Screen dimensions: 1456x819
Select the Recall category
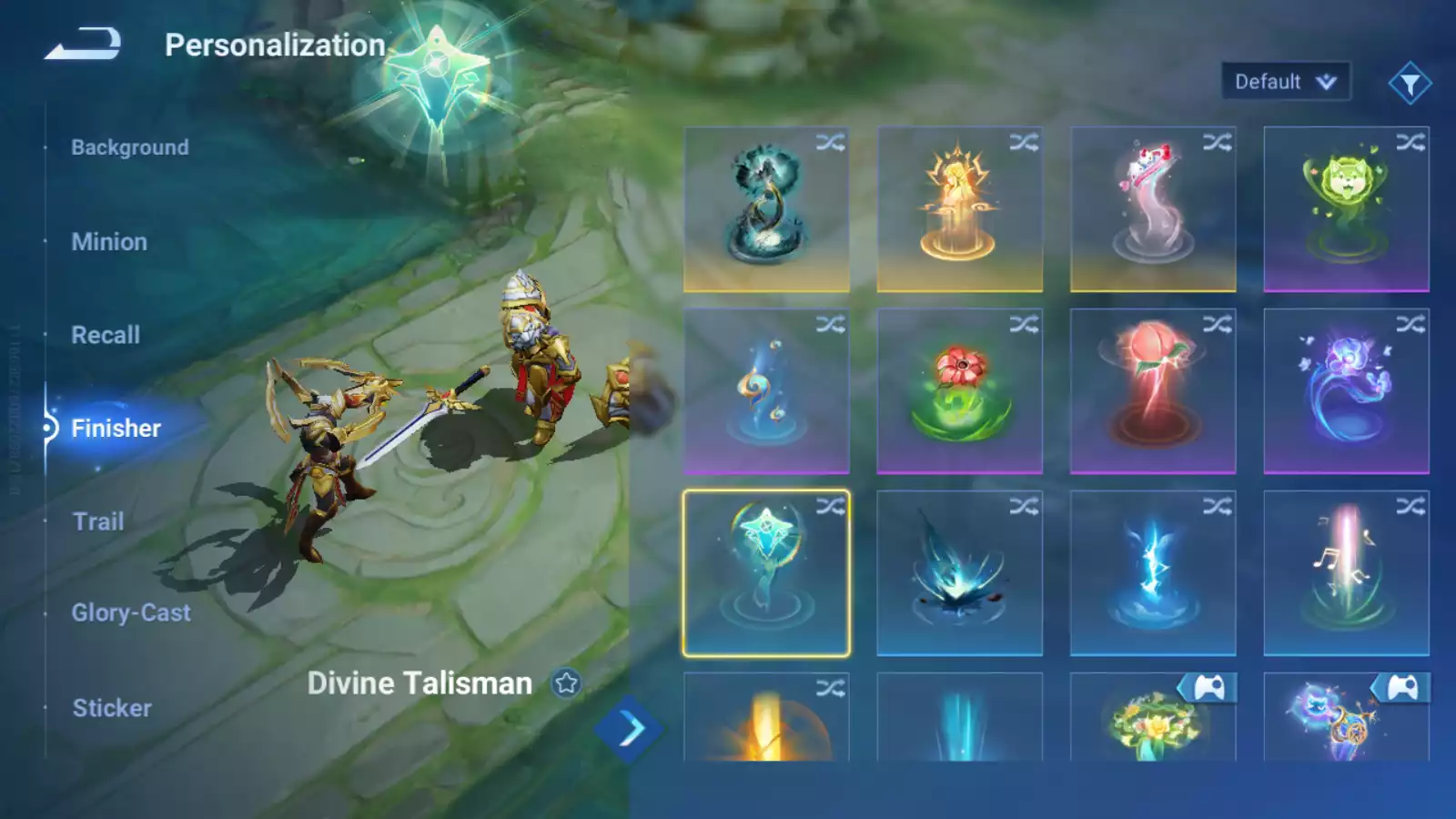pos(106,335)
